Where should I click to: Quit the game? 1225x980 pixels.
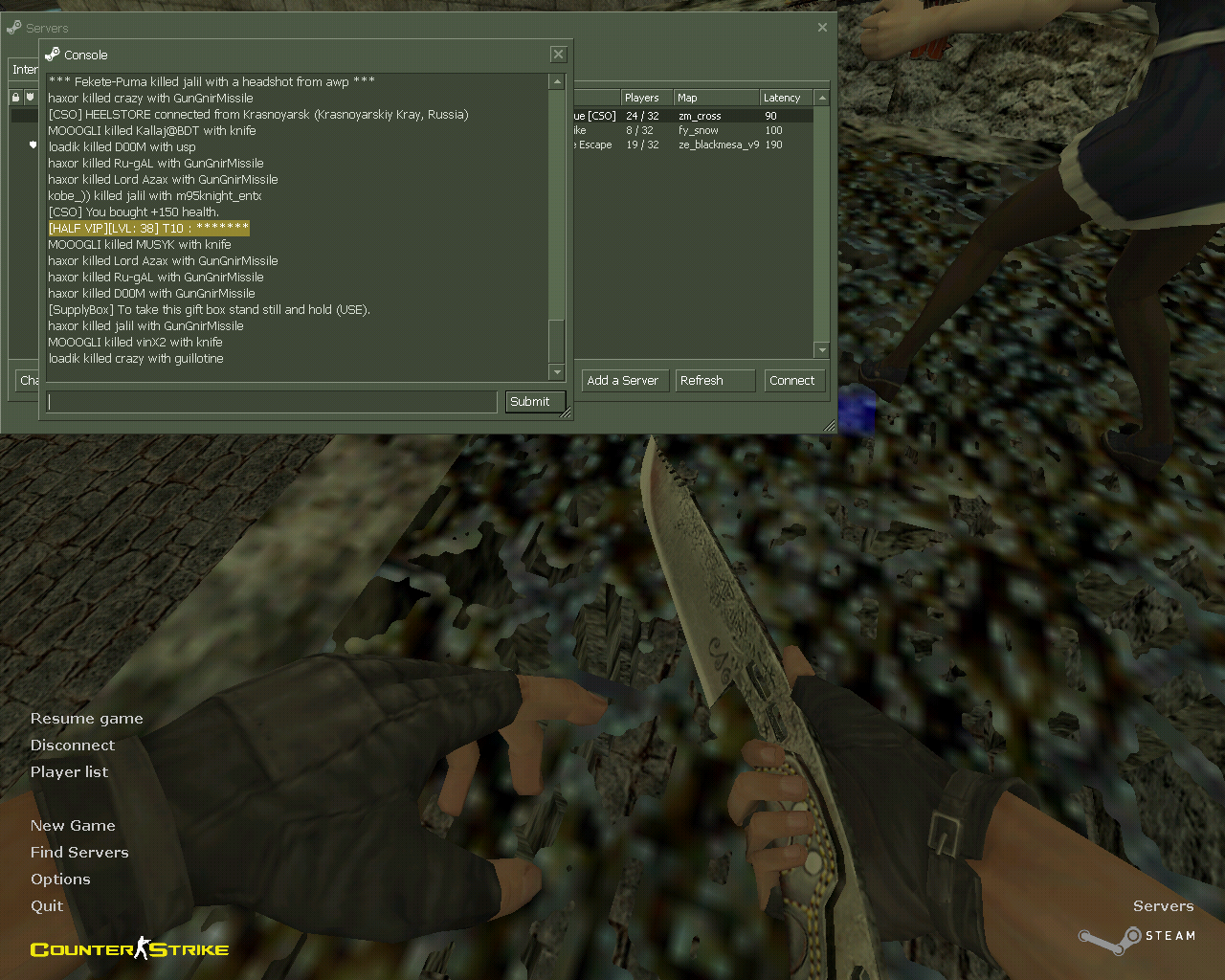tap(47, 906)
